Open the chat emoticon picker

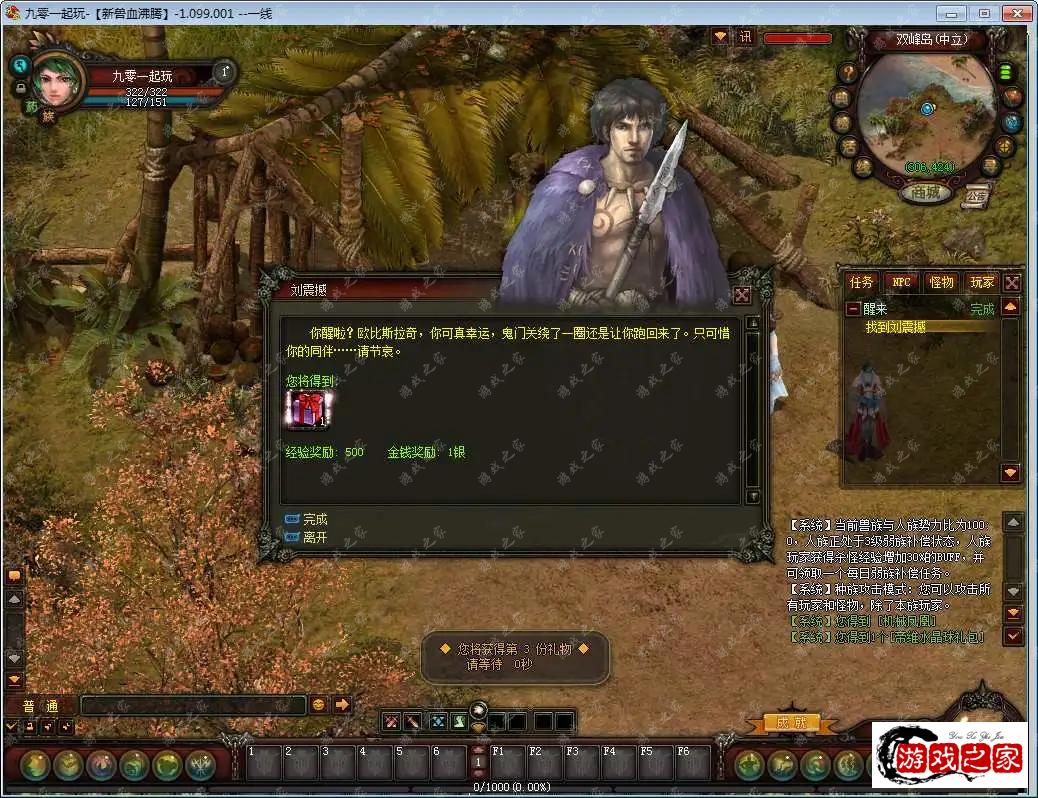click(x=319, y=704)
